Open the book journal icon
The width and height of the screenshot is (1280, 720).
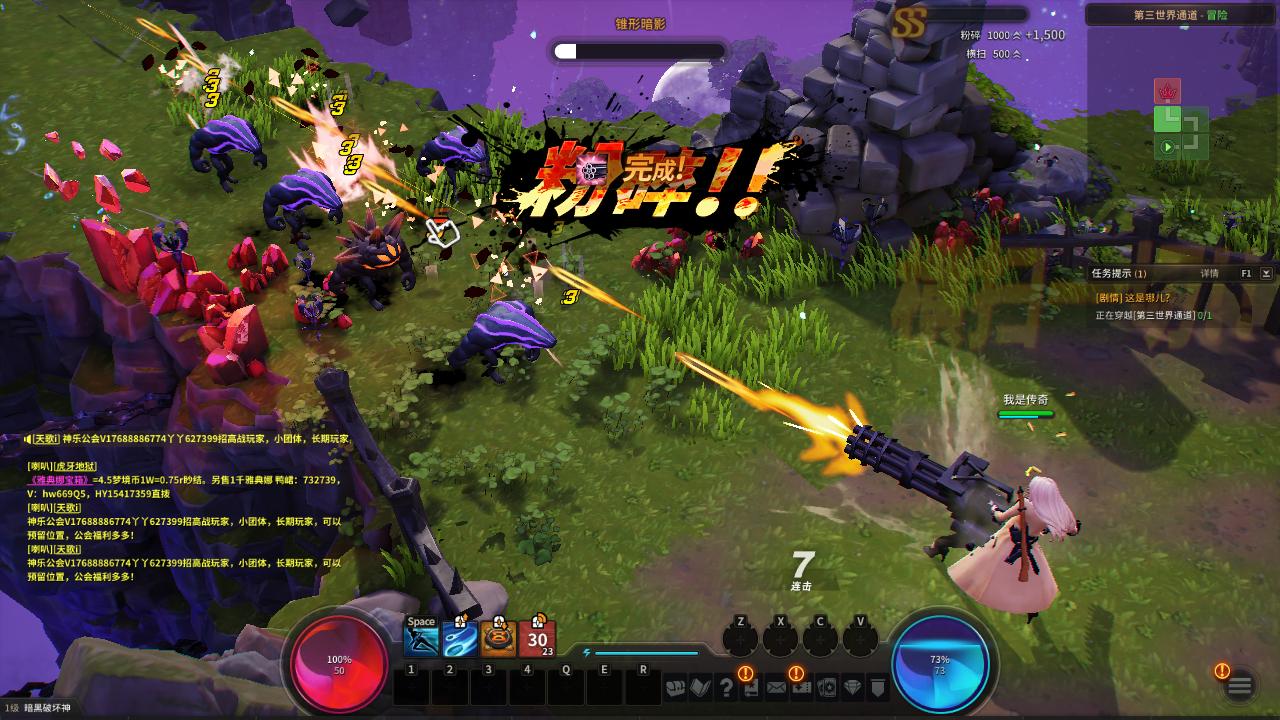click(701, 688)
